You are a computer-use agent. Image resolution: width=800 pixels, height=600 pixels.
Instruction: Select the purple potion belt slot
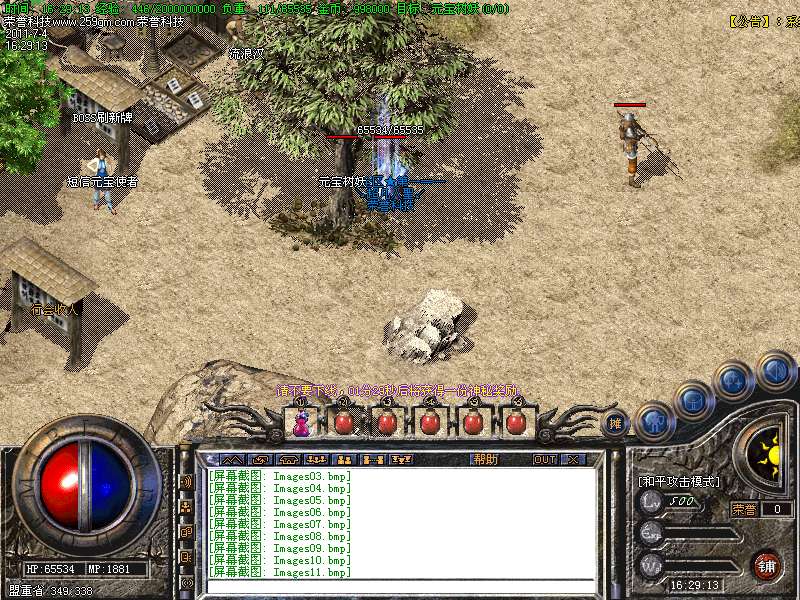point(301,423)
